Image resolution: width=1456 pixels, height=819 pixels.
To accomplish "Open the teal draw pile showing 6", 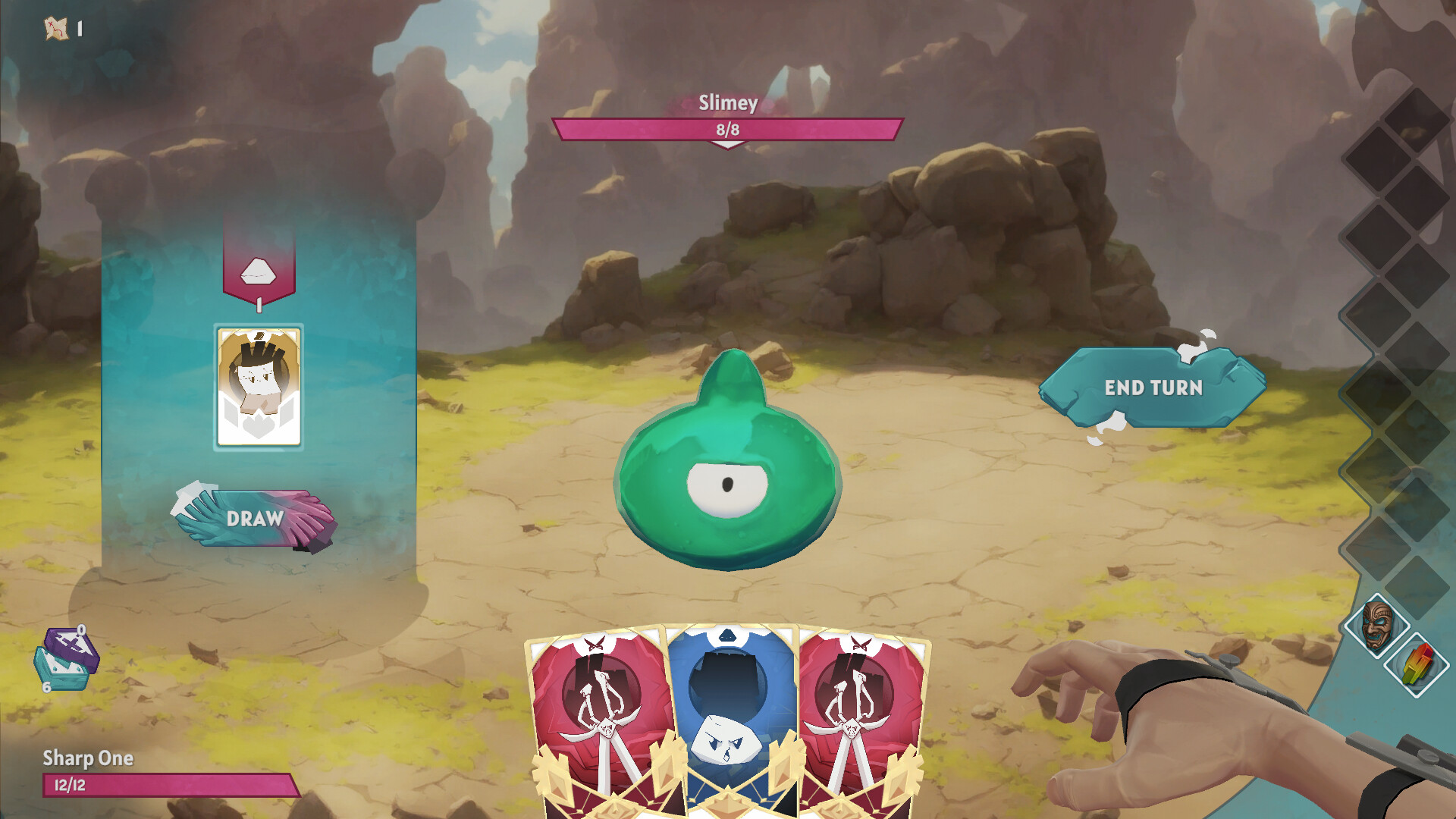I will (61, 673).
